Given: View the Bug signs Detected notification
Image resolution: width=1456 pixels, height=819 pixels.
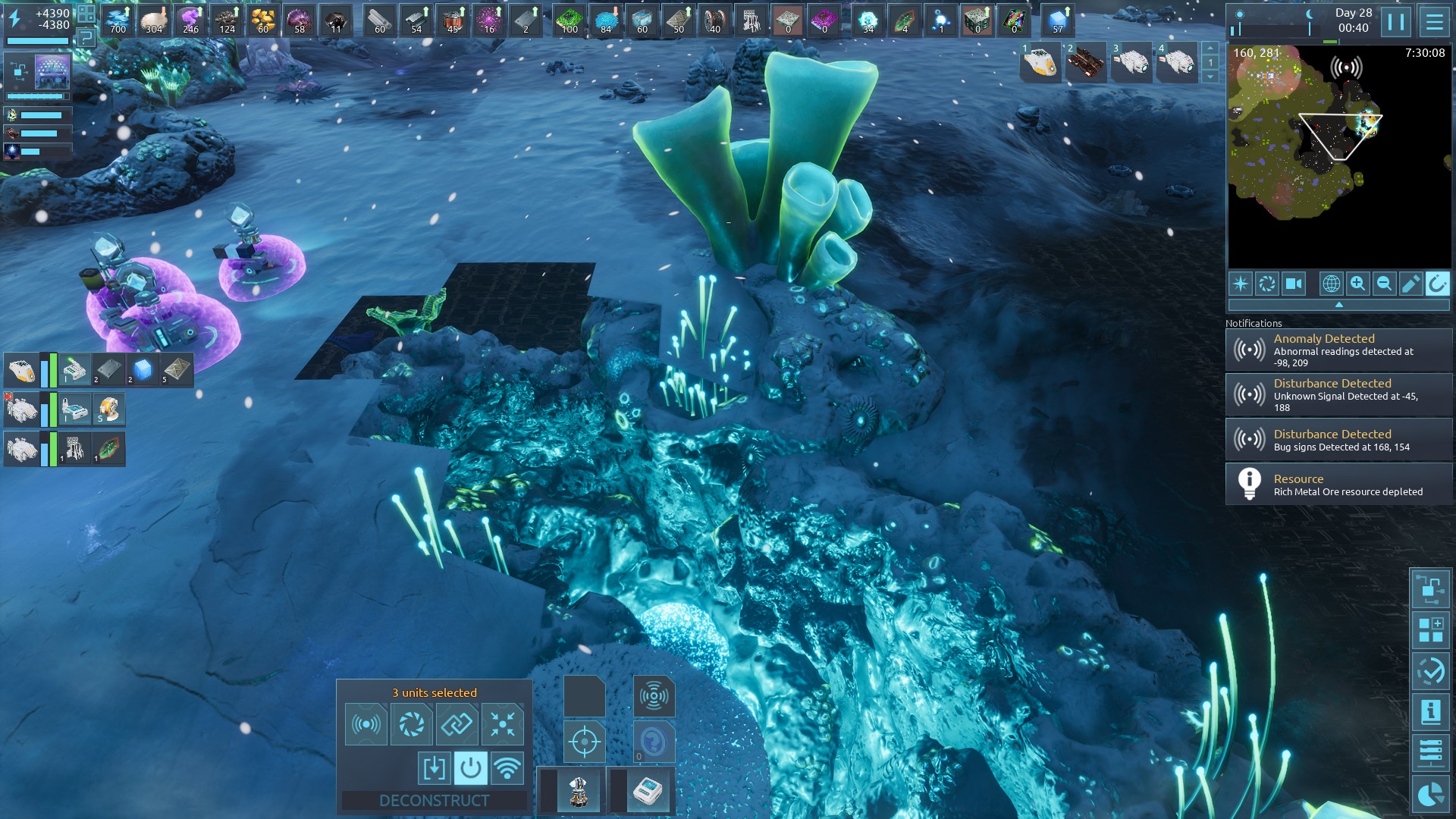Looking at the screenshot, I should pyautogui.click(x=1338, y=440).
